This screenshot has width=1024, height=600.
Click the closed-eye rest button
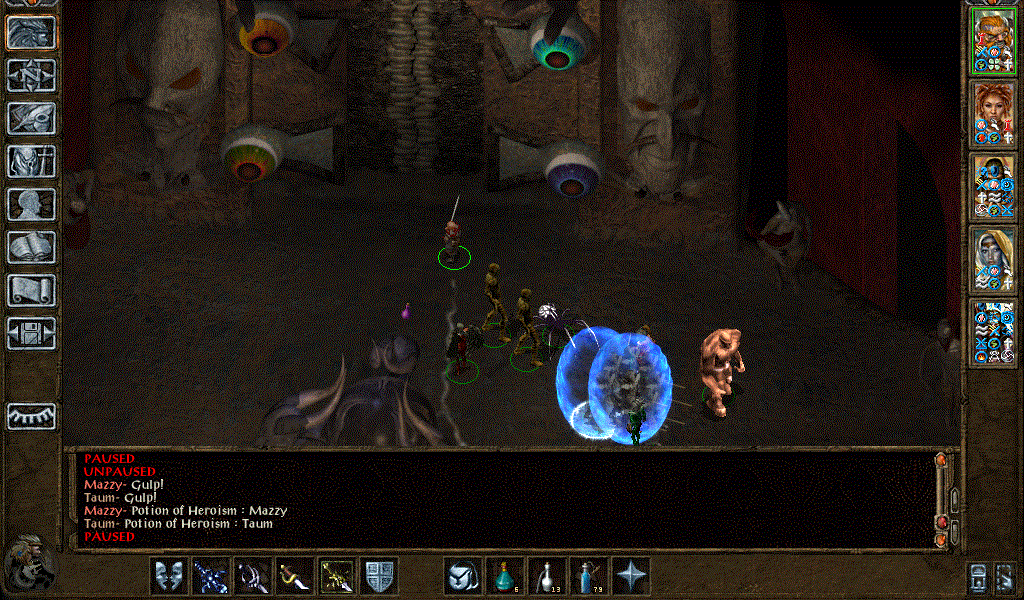[32, 416]
